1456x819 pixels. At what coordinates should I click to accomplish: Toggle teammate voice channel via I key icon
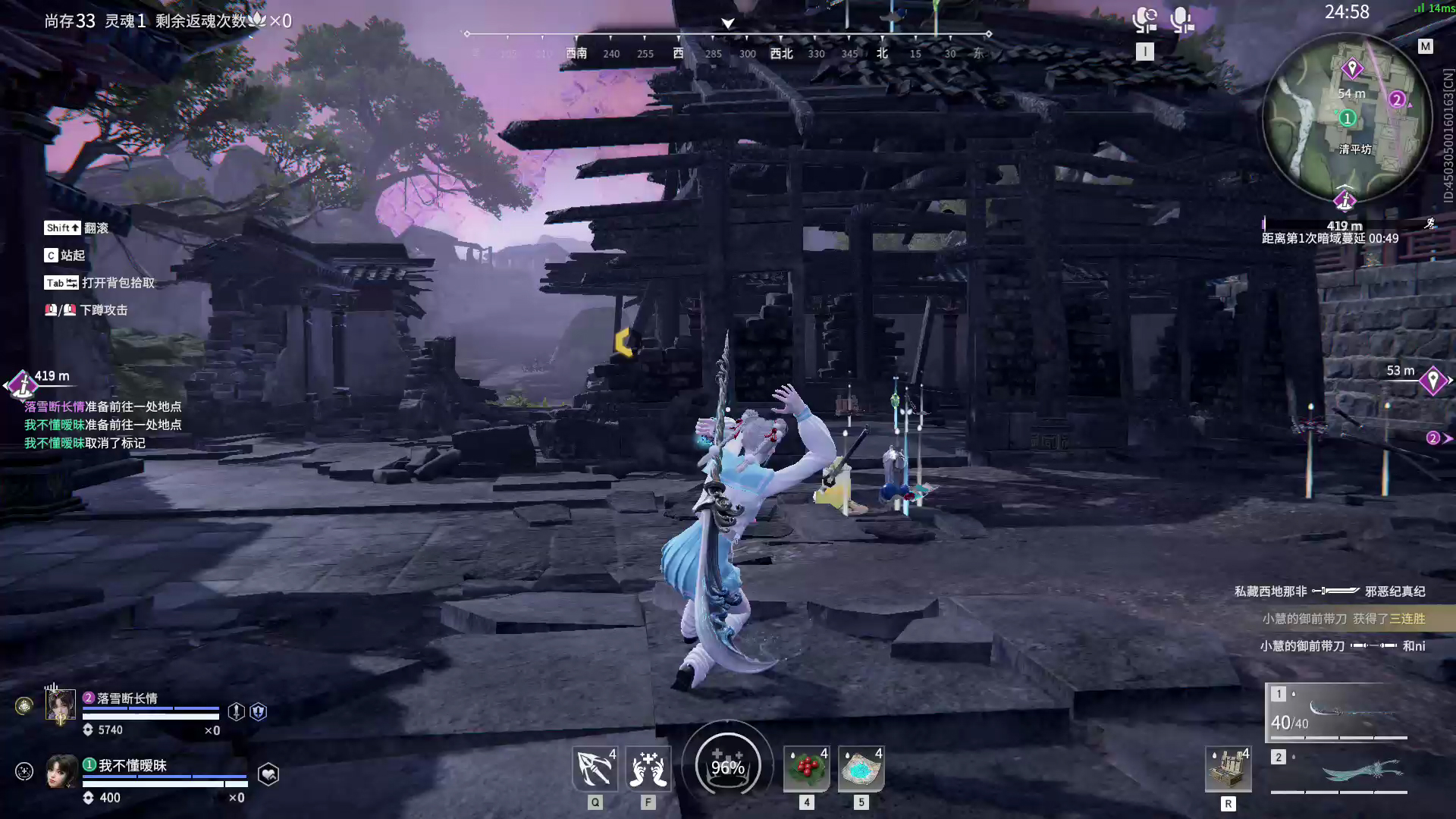click(x=1145, y=51)
